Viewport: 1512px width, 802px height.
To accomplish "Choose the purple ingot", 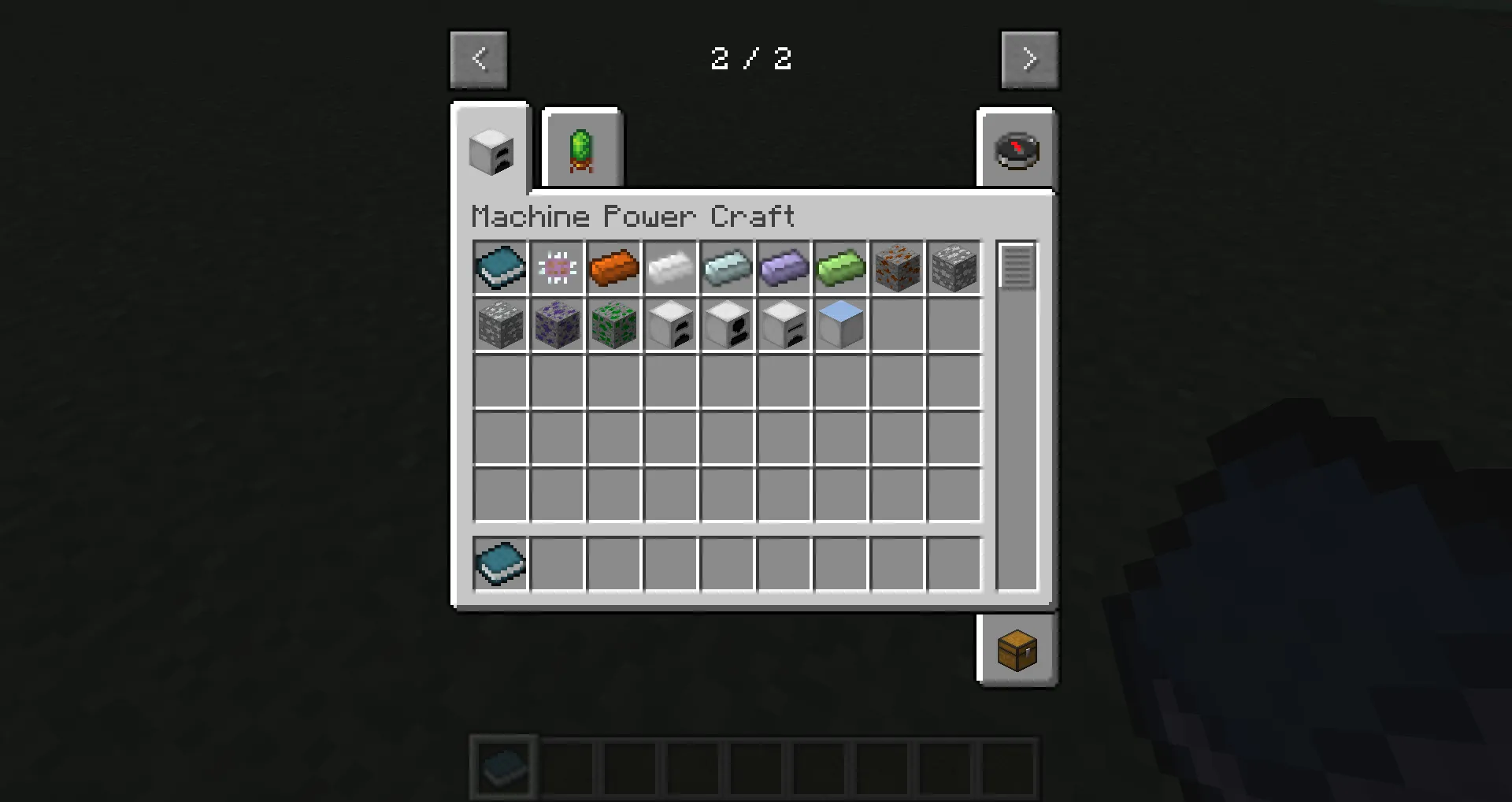I will 784,268.
